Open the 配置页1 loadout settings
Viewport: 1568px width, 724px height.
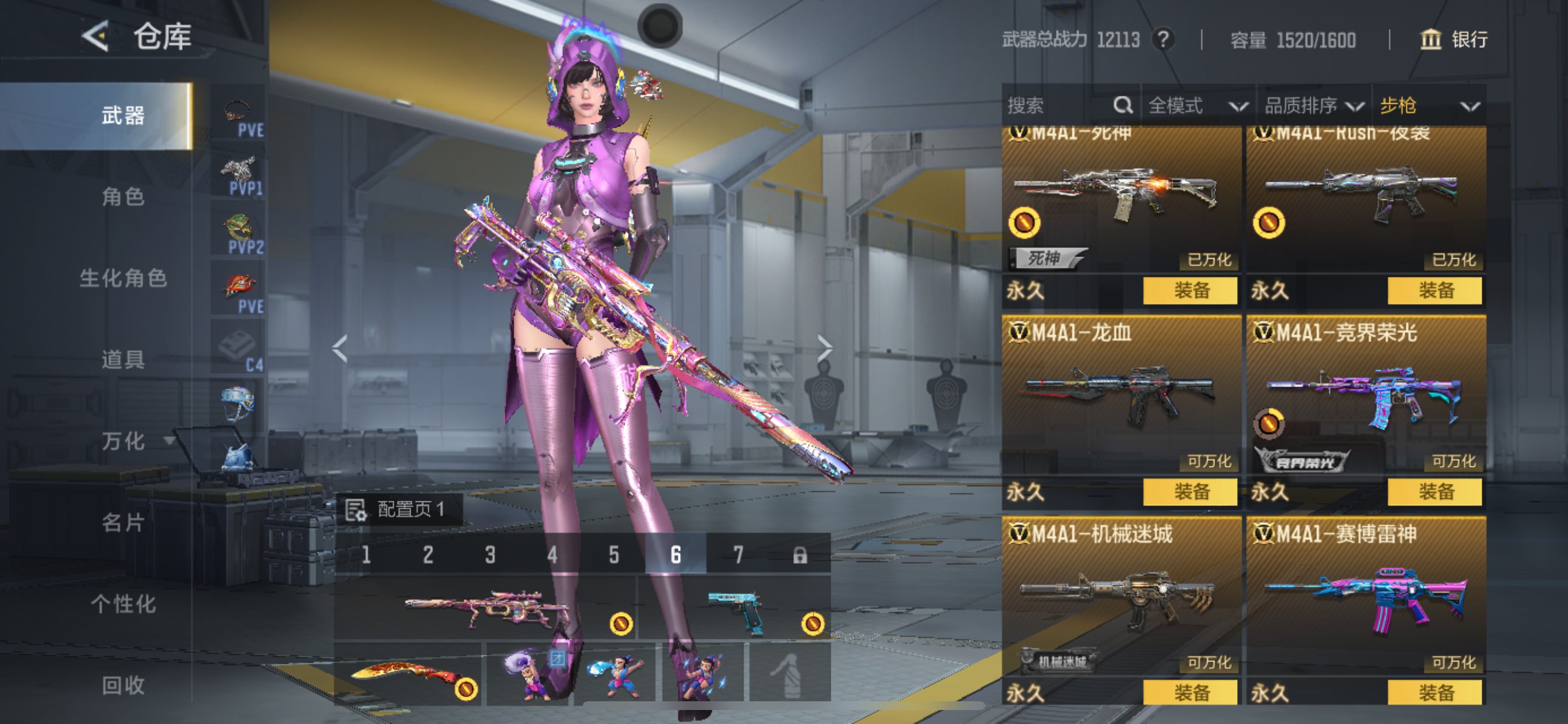[401, 509]
